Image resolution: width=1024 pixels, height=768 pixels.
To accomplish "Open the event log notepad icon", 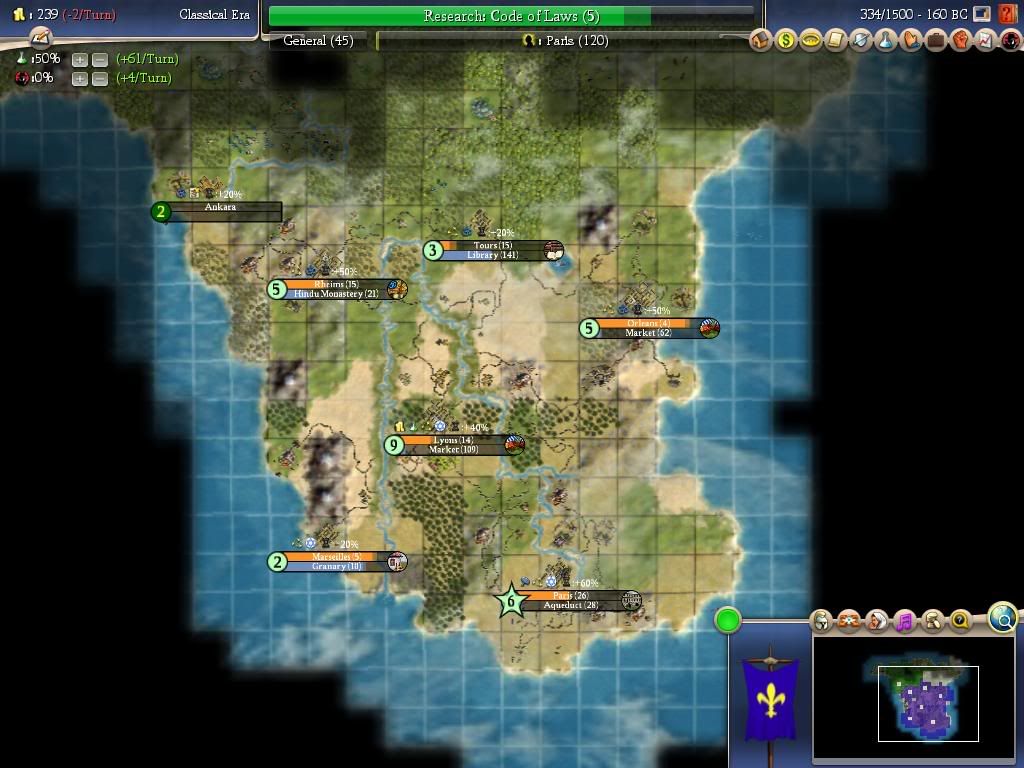I will pos(40,38).
